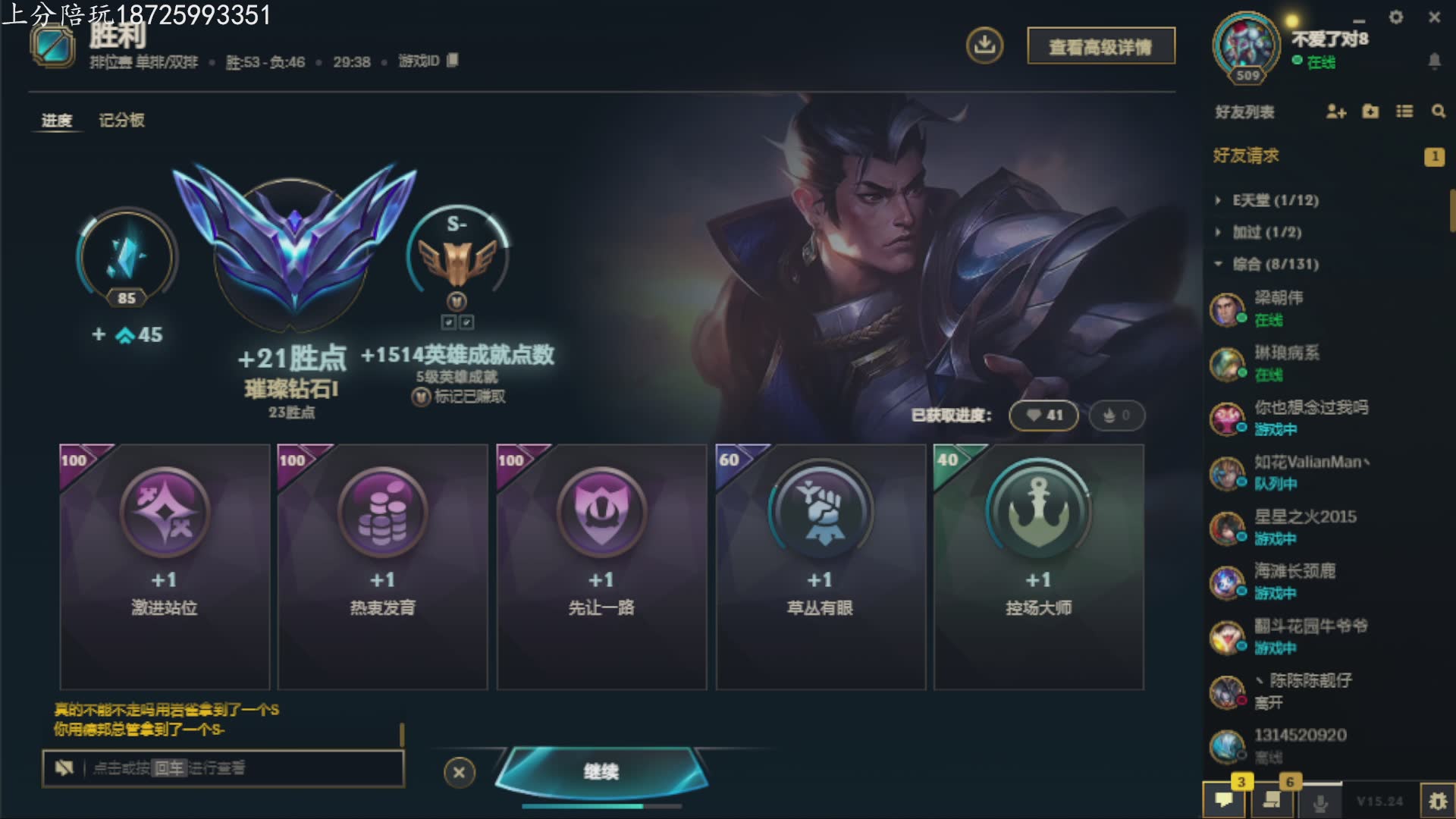View the 先让一路 challenge card

point(601,566)
